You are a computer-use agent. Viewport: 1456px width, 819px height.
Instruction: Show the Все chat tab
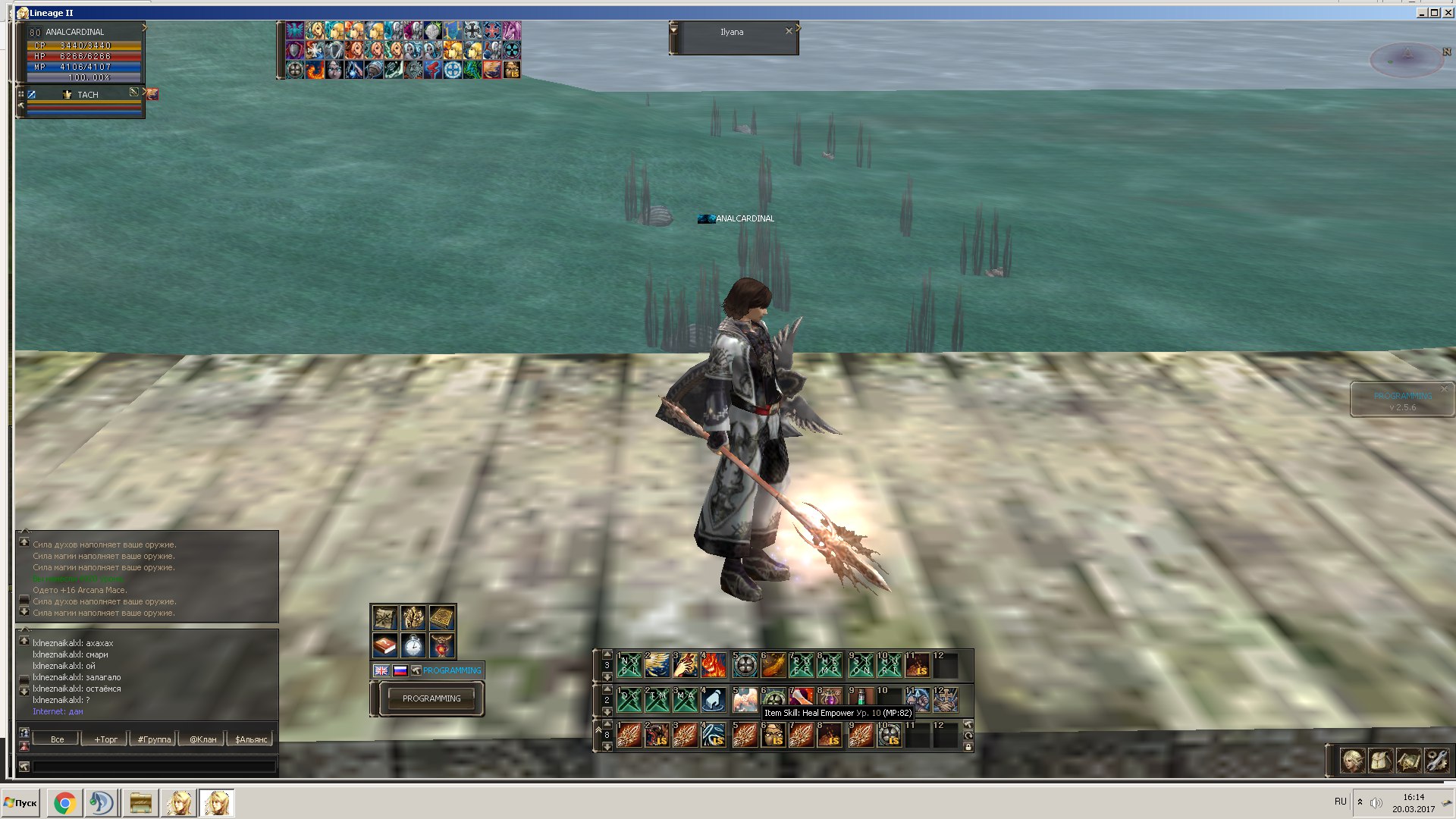[57, 739]
